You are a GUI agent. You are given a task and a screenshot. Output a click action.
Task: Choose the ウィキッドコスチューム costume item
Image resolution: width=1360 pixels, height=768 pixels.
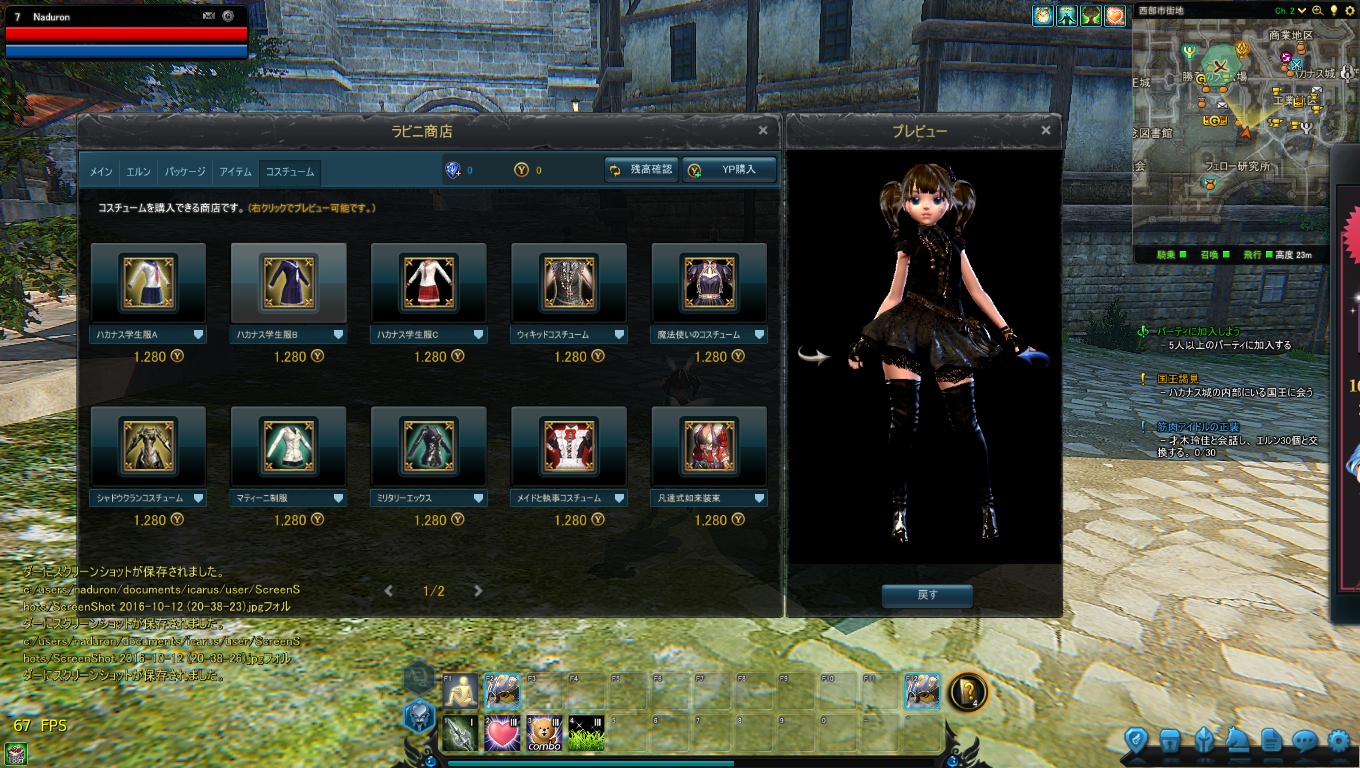pyautogui.click(x=568, y=283)
